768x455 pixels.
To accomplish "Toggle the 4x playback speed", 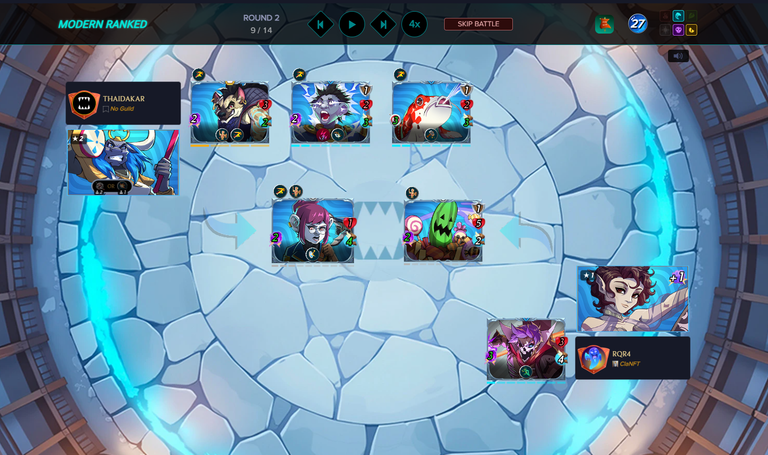I will [414, 24].
